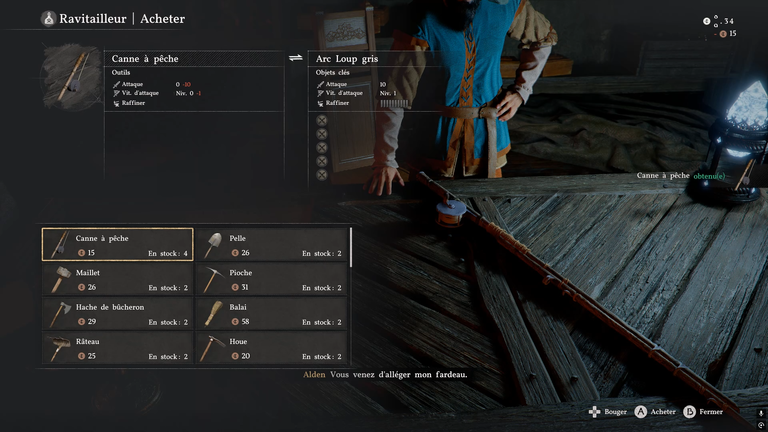This screenshot has width=768, height=432.
Task: Select the Hache de bûcheron item
Action: [x=118, y=314]
